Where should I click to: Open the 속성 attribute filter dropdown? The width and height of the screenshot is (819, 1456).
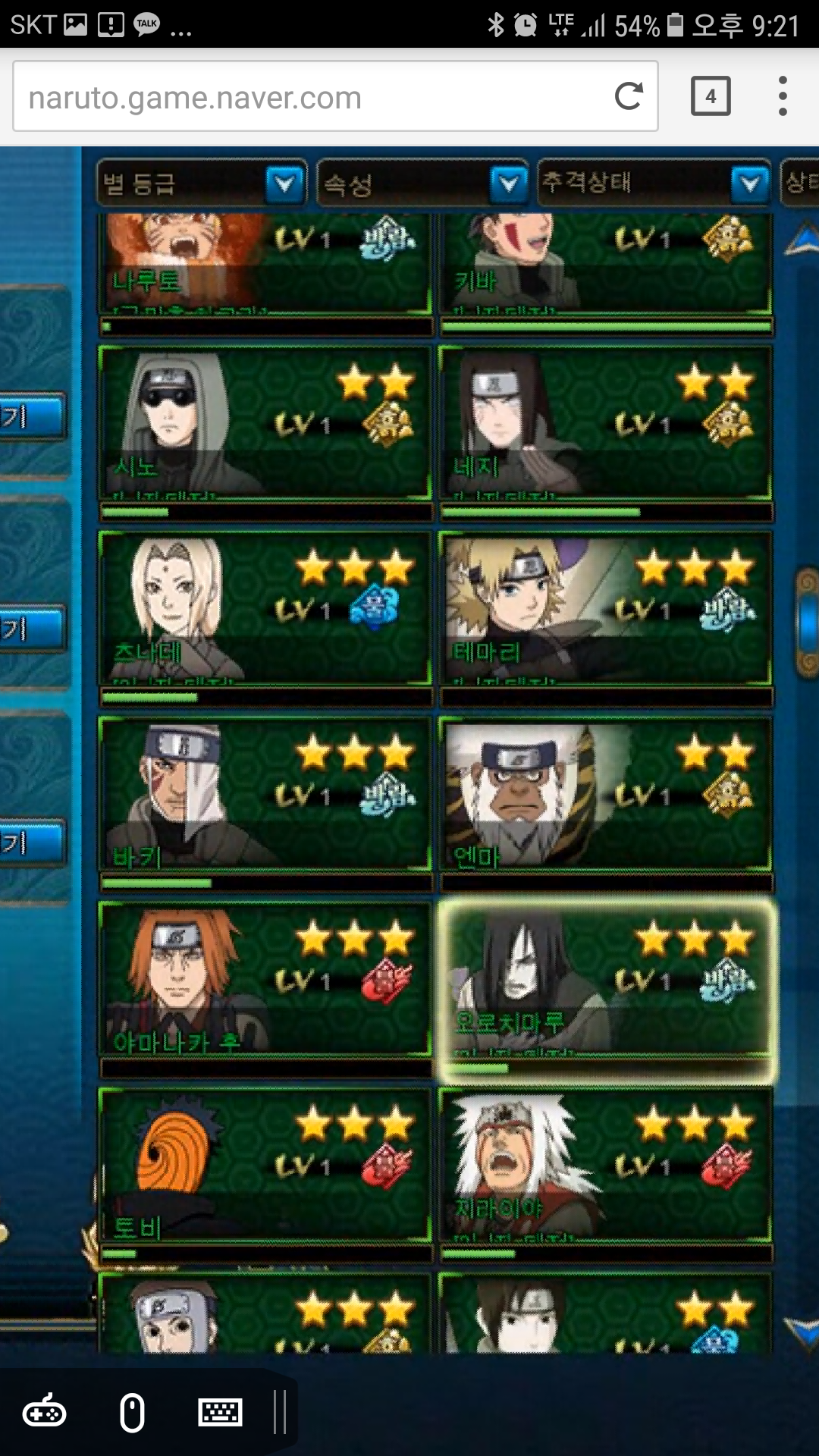click(422, 183)
